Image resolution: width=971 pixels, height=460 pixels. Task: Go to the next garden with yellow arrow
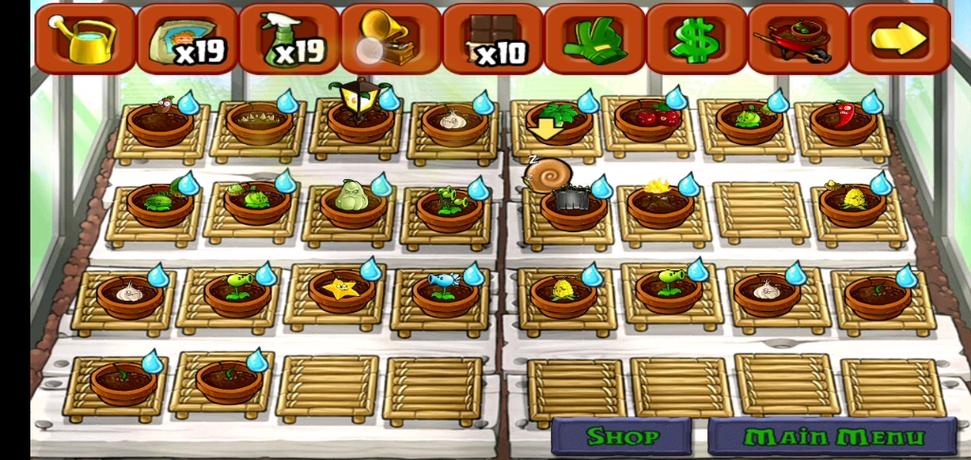point(900,39)
